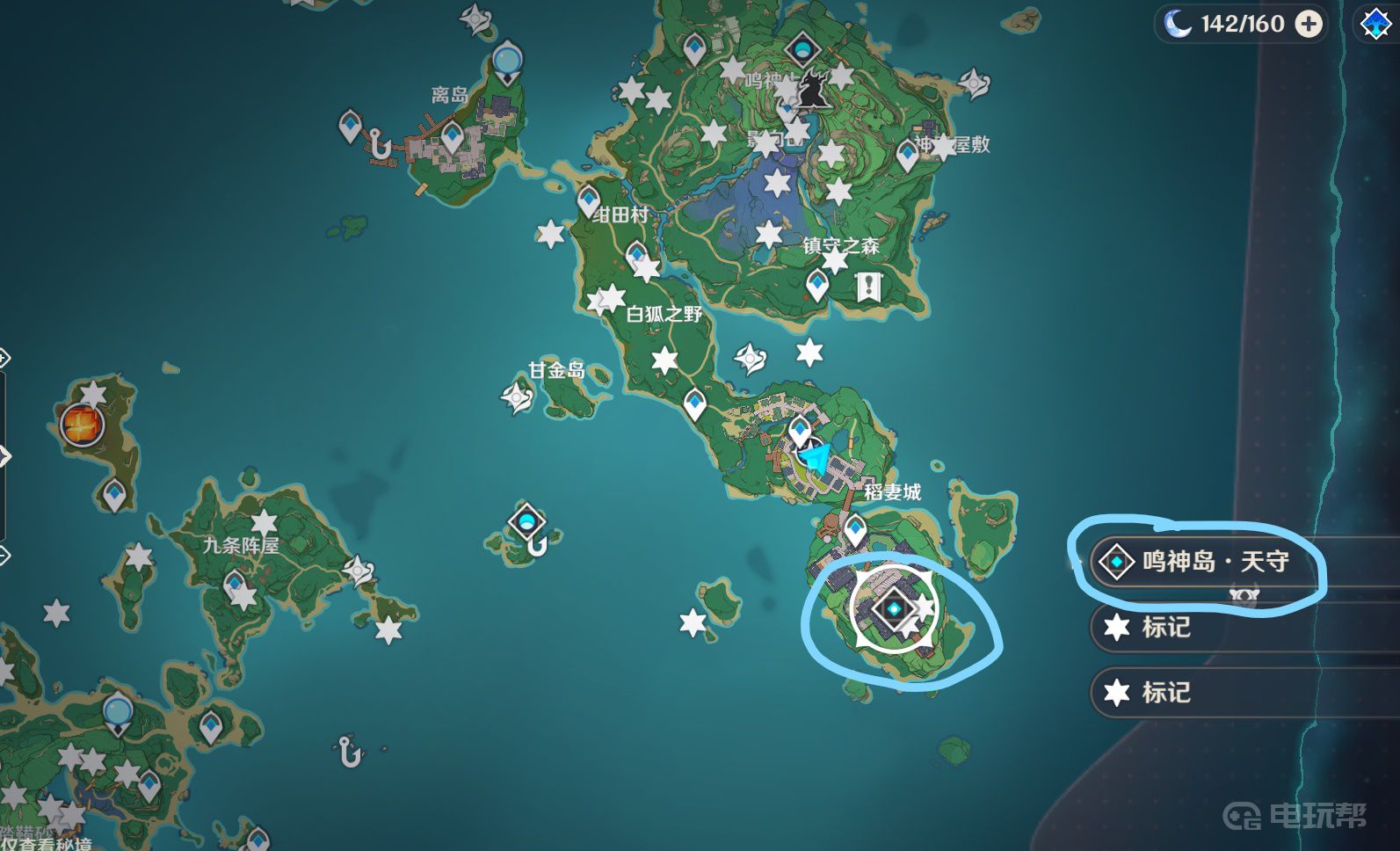Select the red boss icon on the map

[x=83, y=425]
